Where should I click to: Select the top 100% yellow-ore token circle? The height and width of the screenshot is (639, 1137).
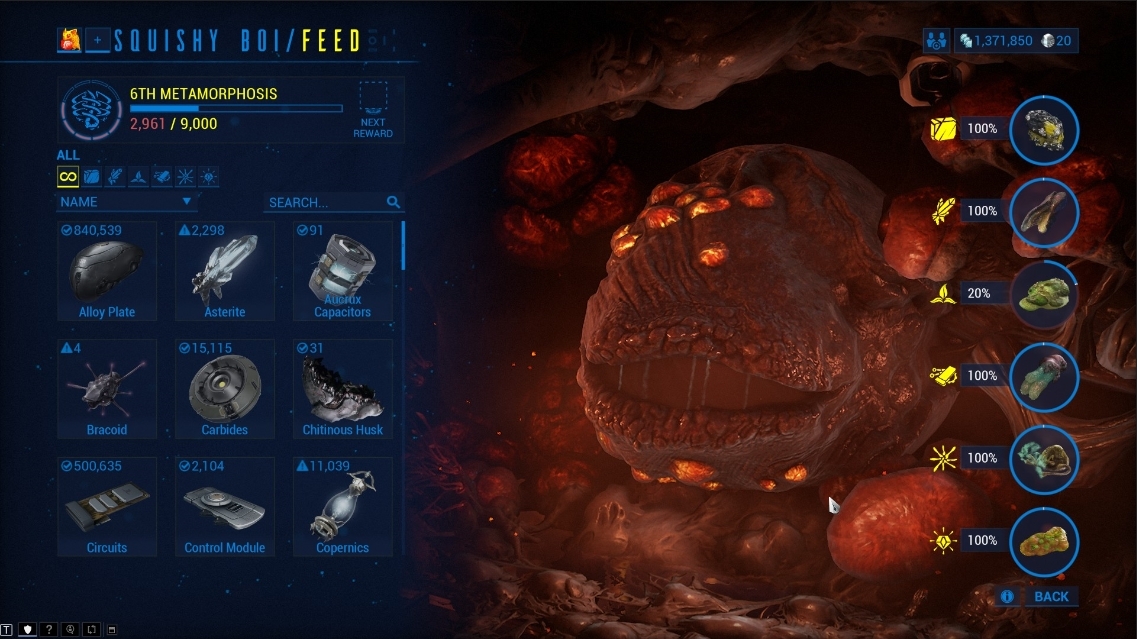1044,129
